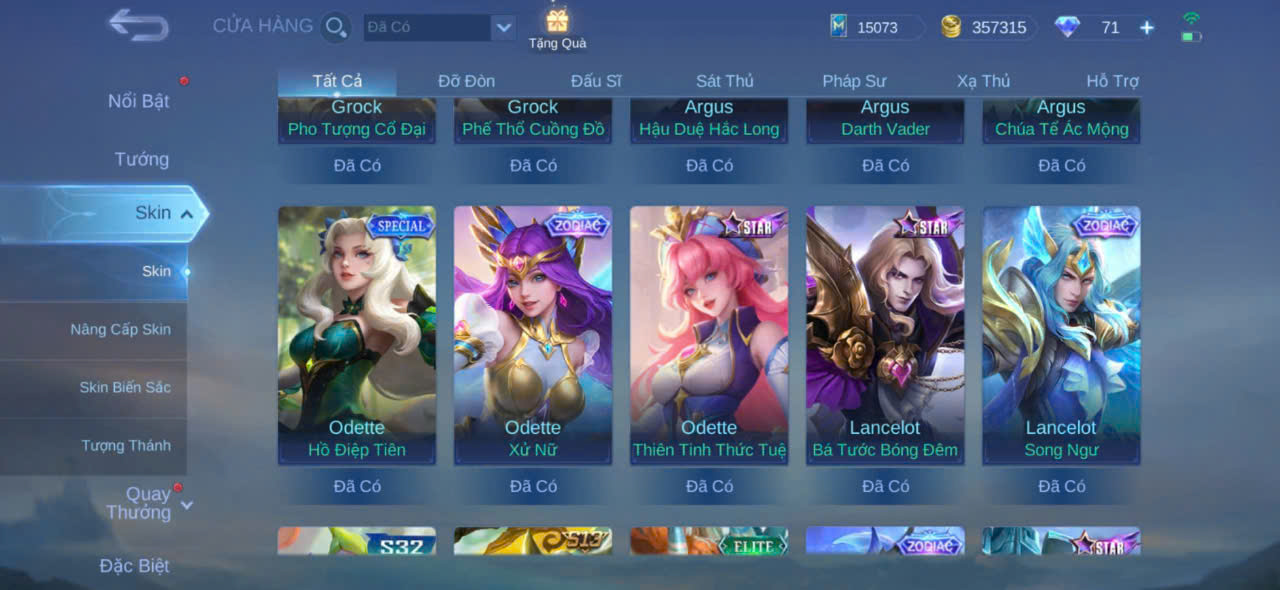Expand the Quay Thưởng menu
Viewport: 1280px width, 590px height.
148,503
